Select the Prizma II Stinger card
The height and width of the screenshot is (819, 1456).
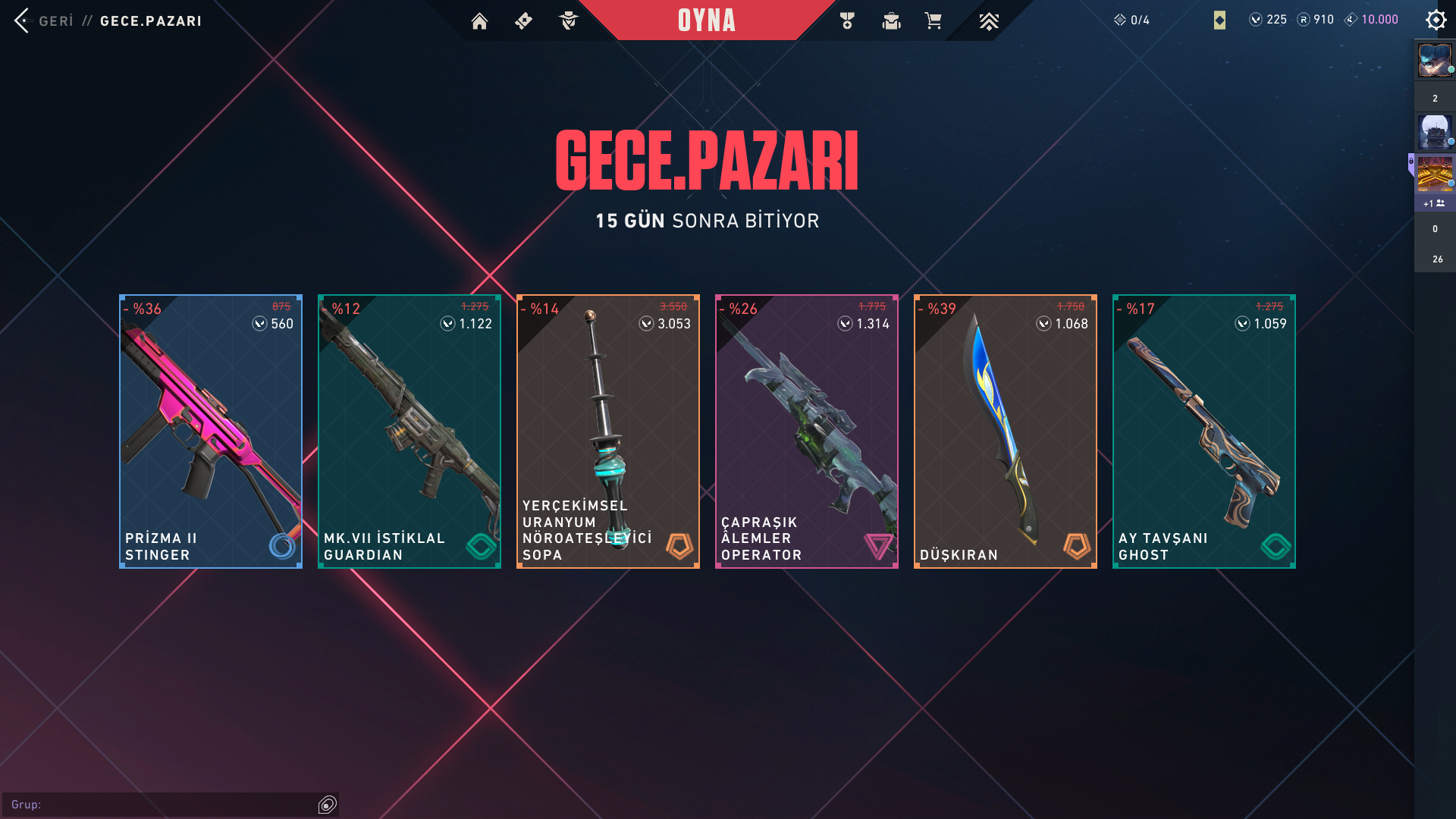(211, 431)
